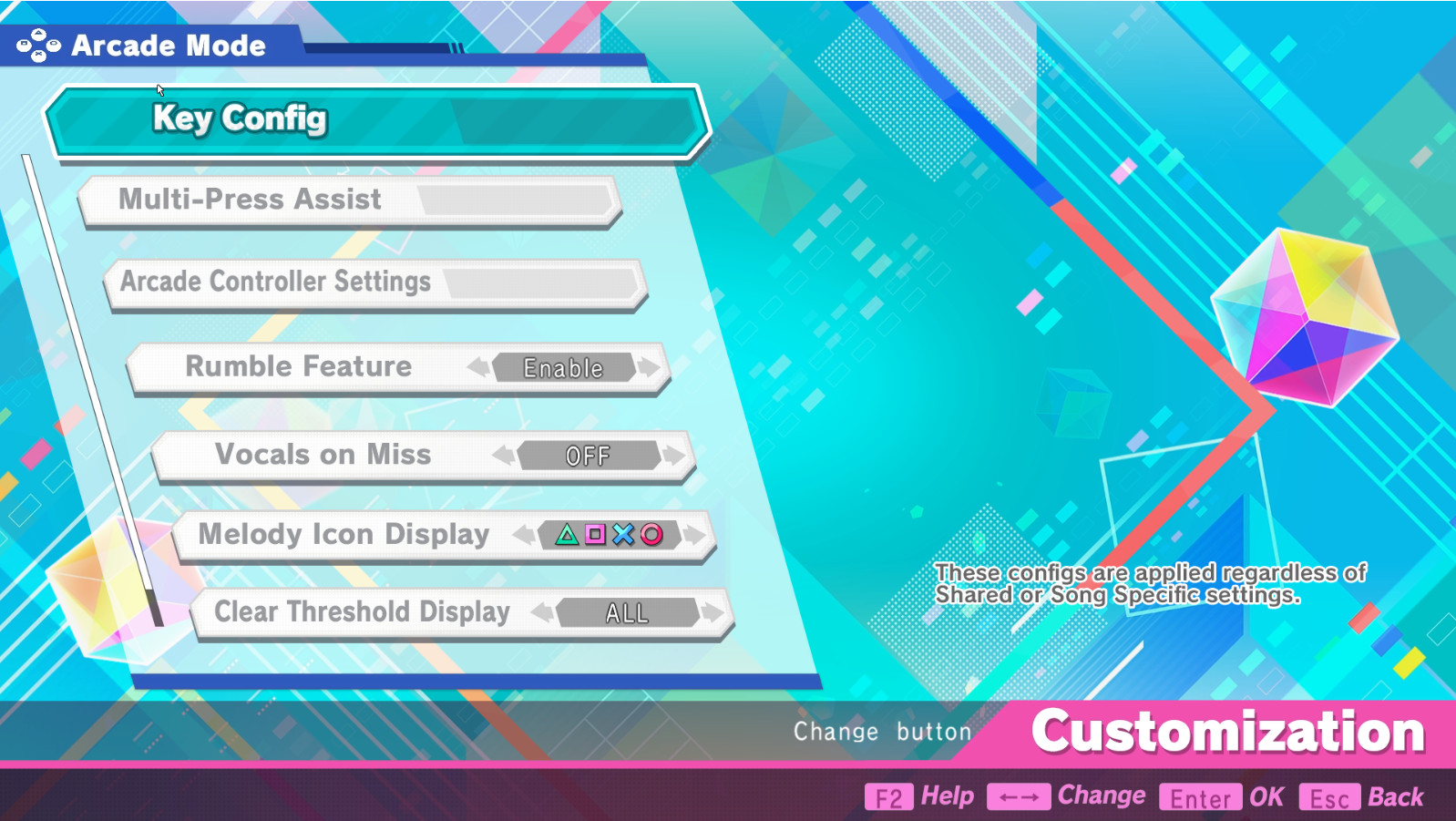The width and height of the screenshot is (1456, 821).
Task: Click the Change button arrows indicator
Action: click(1018, 795)
